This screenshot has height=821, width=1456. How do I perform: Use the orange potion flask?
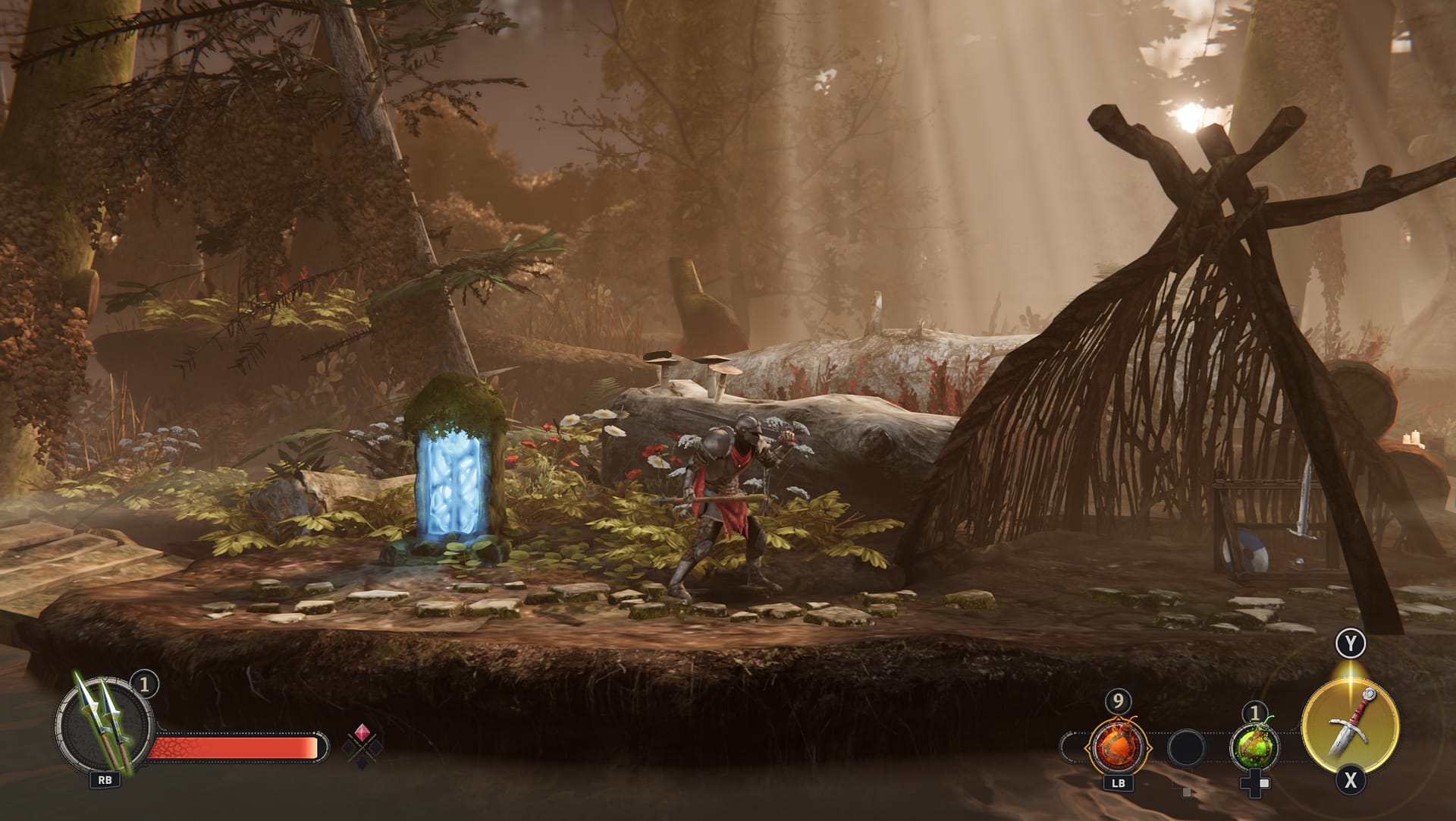[1118, 747]
